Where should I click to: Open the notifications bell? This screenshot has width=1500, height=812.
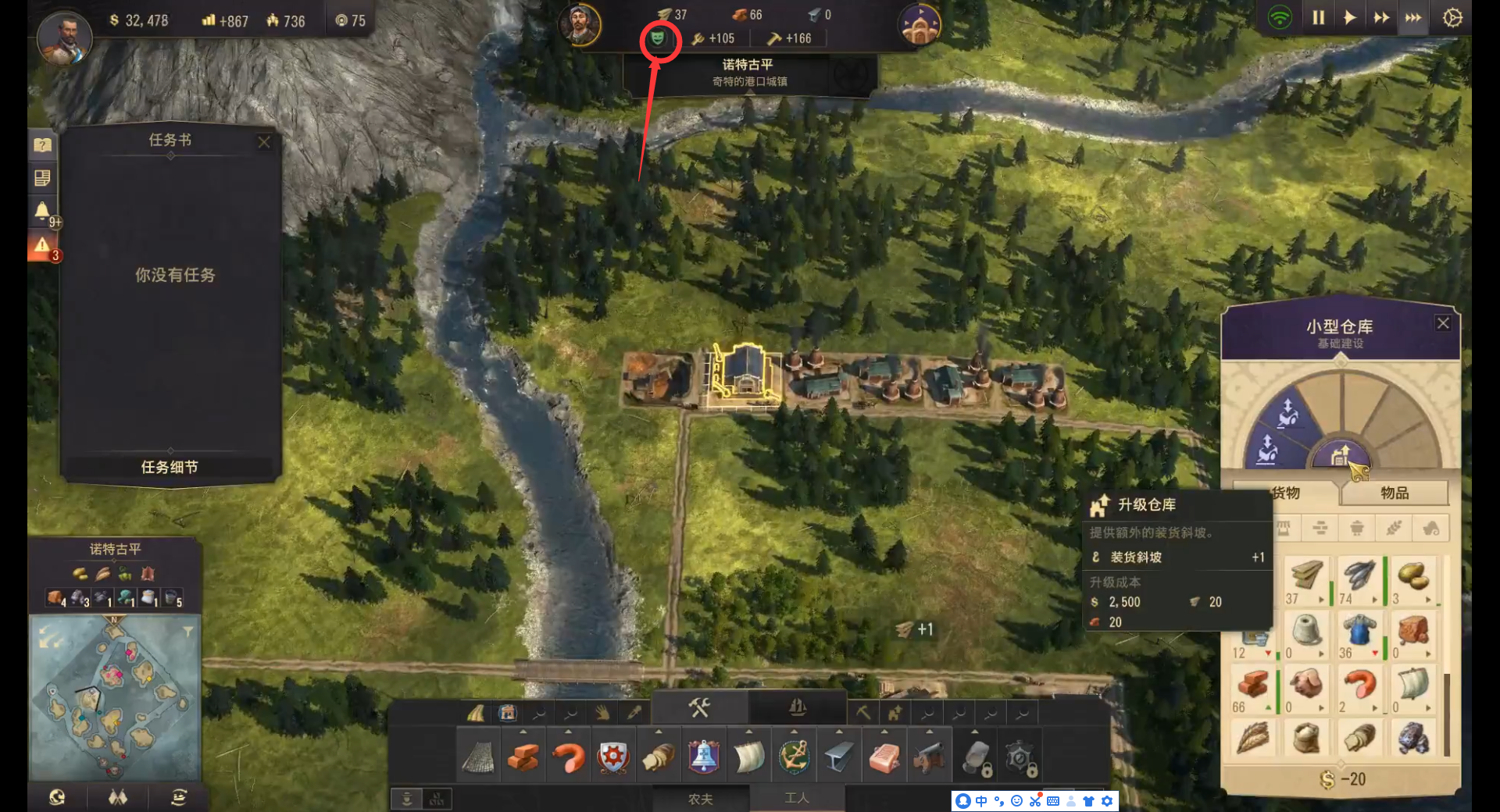point(42,211)
